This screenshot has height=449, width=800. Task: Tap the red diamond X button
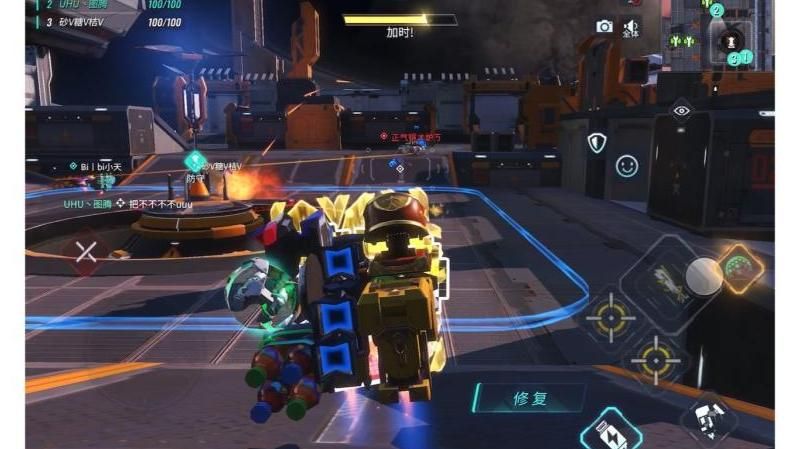click(x=86, y=252)
